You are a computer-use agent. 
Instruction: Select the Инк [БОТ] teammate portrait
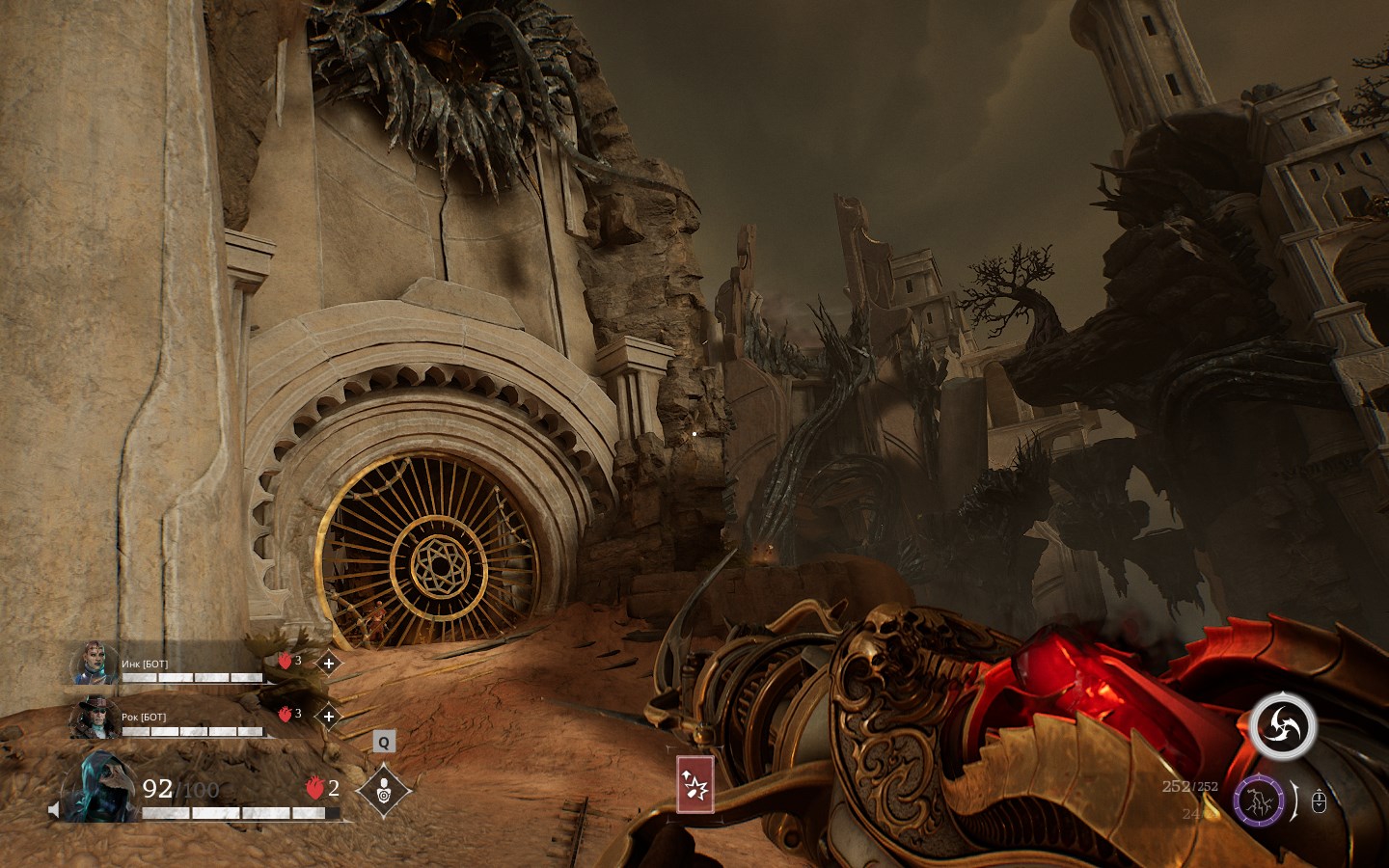click(x=95, y=665)
